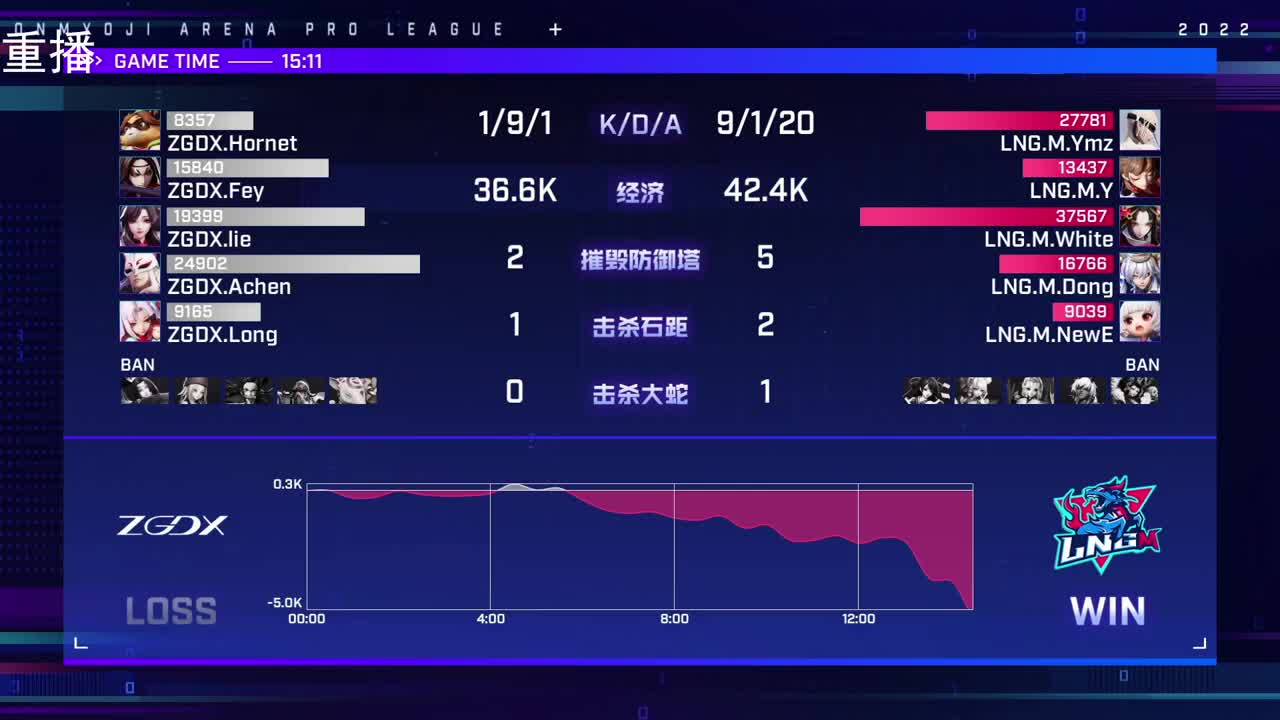Click the WIN label under LNG logo

click(x=1108, y=610)
